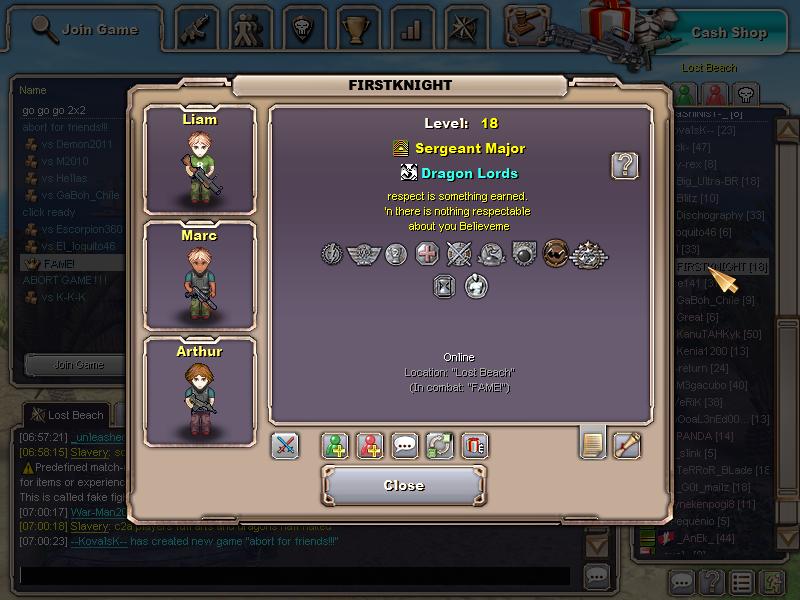Viewport: 800px width, 600px height.
Task: Click the question mark help button
Action: point(625,166)
